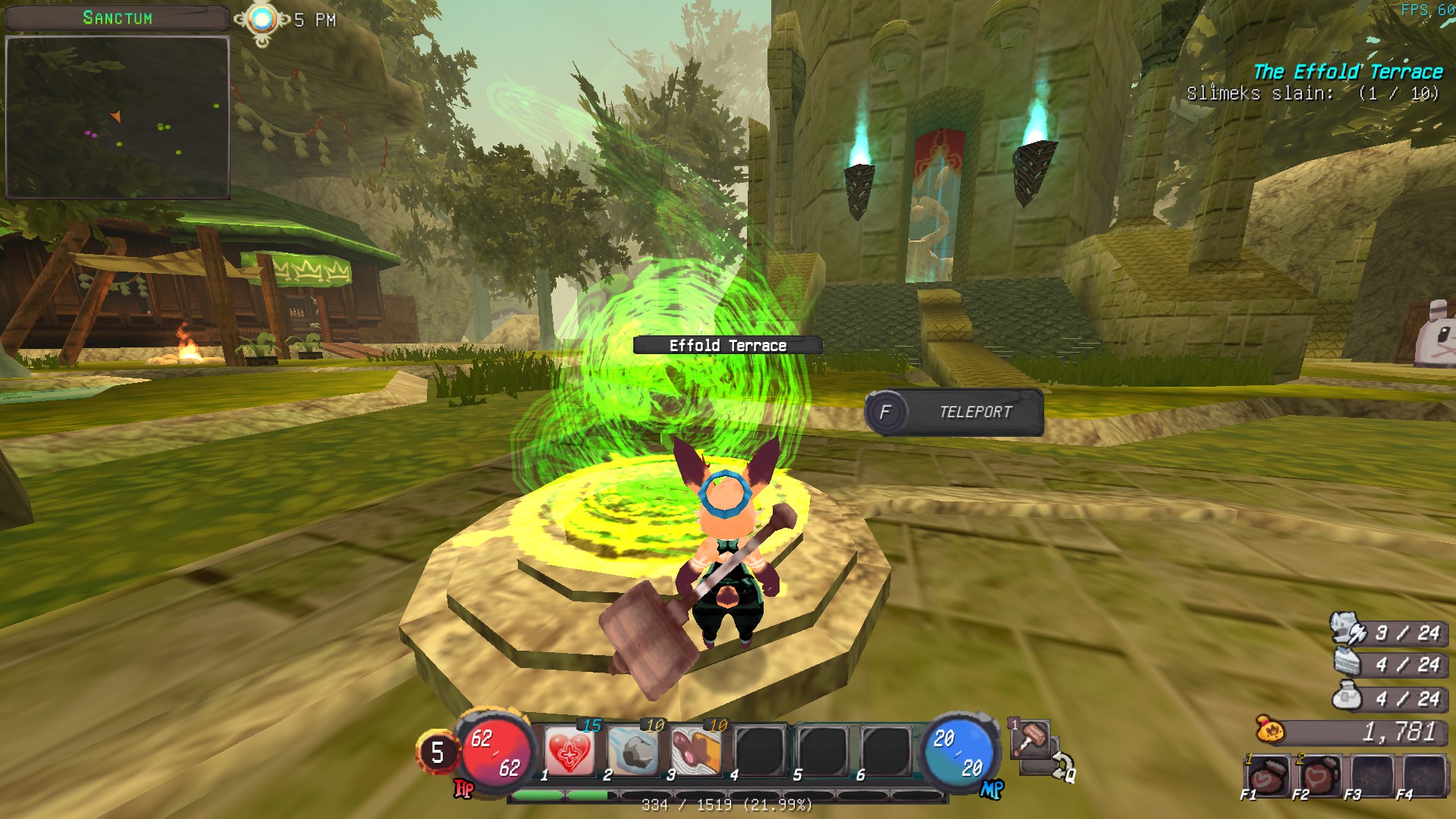
Task: Open the minimap
Action: [x=118, y=118]
